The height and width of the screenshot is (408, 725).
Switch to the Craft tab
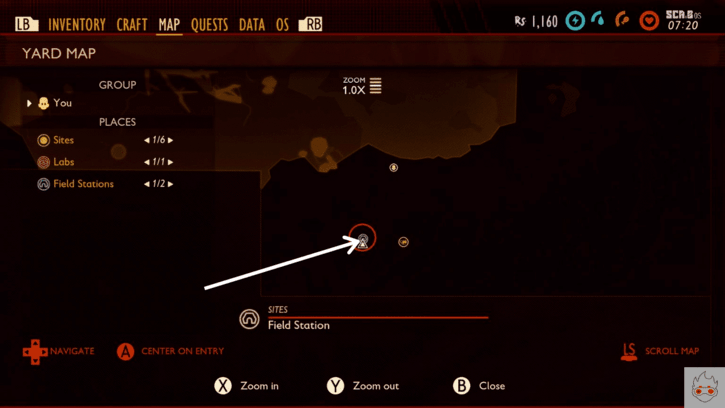click(x=131, y=25)
